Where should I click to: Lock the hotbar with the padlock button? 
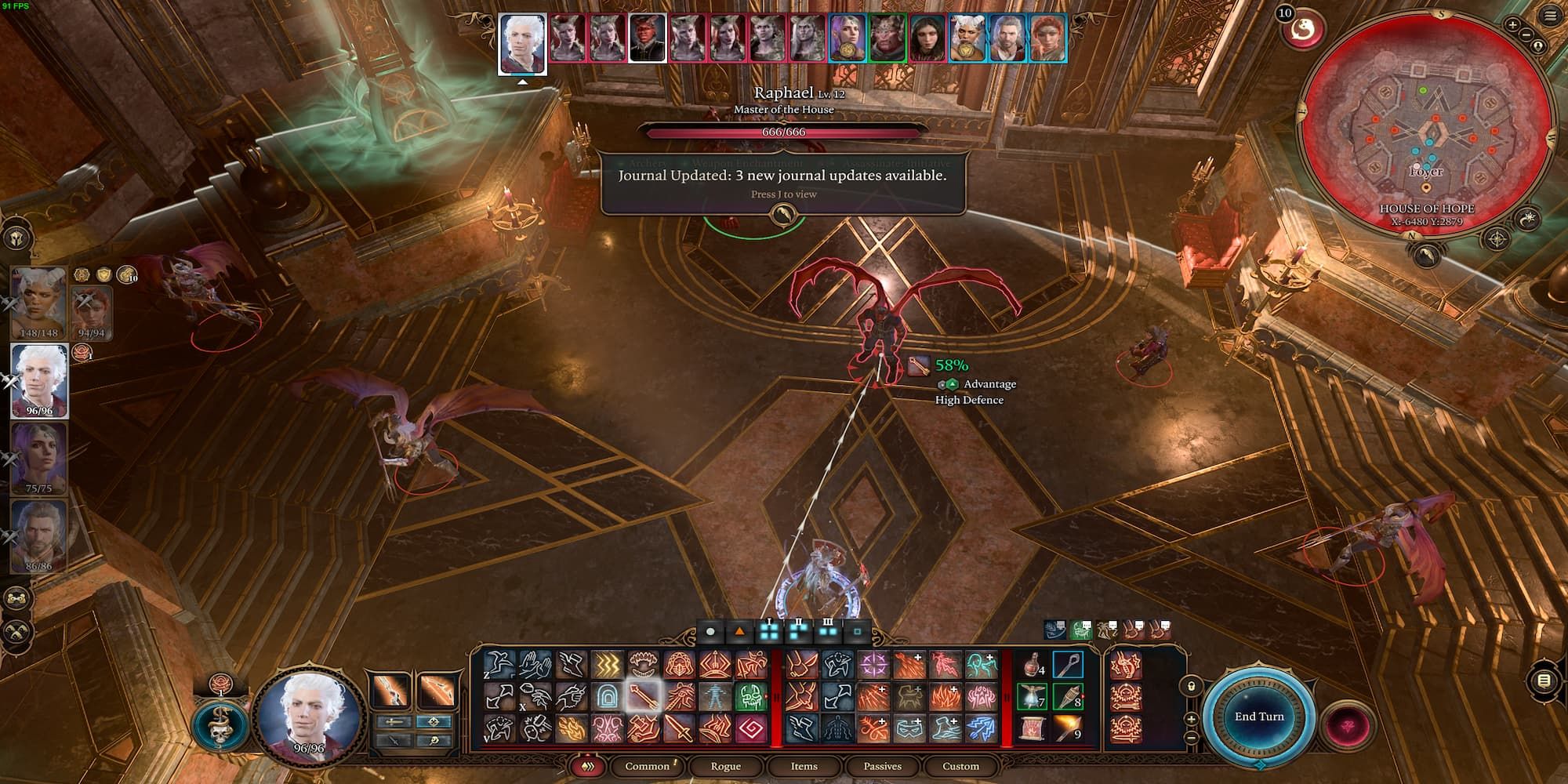pyautogui.click(x=1191, y=687)
